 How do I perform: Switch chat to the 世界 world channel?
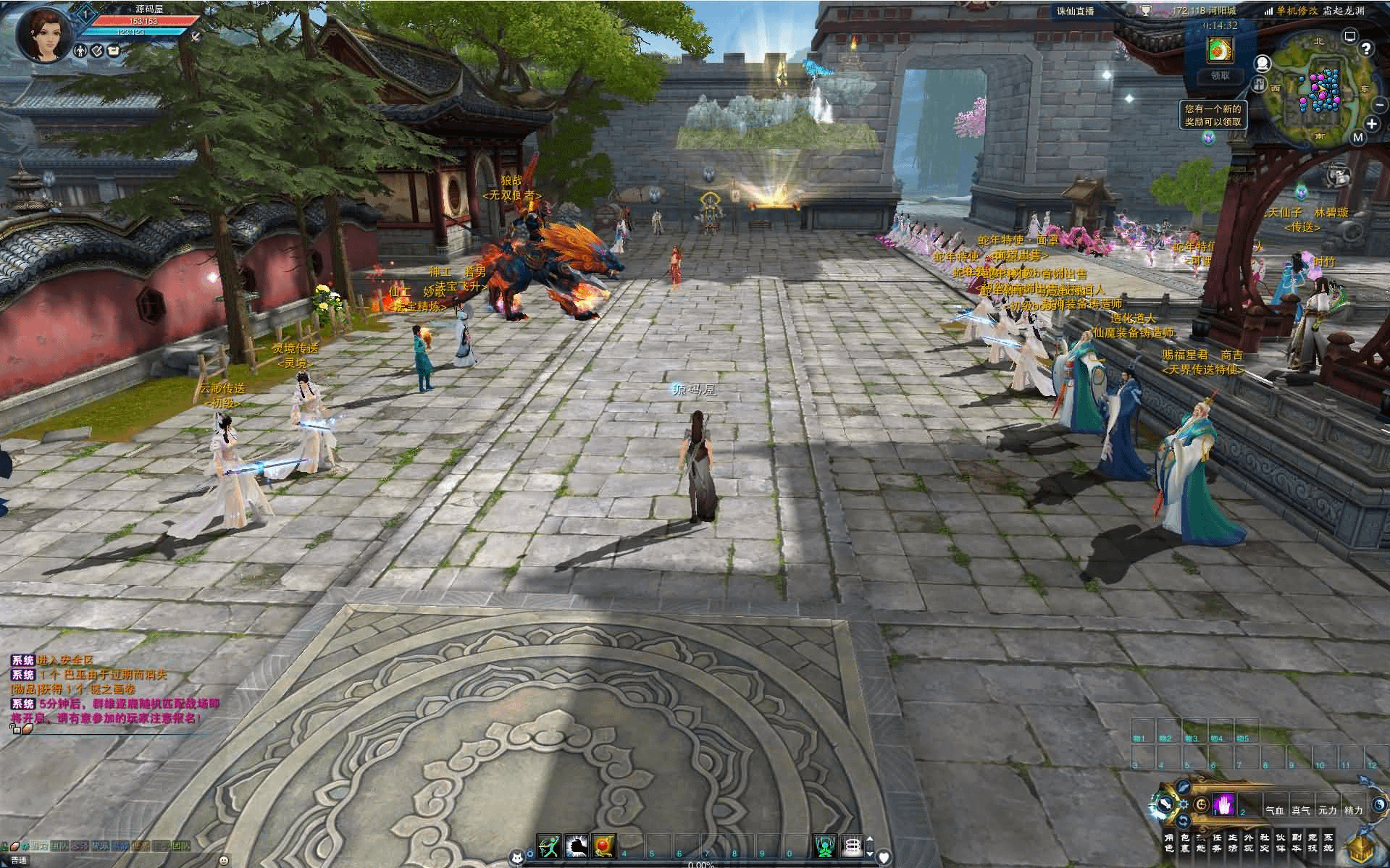(141, 846)
